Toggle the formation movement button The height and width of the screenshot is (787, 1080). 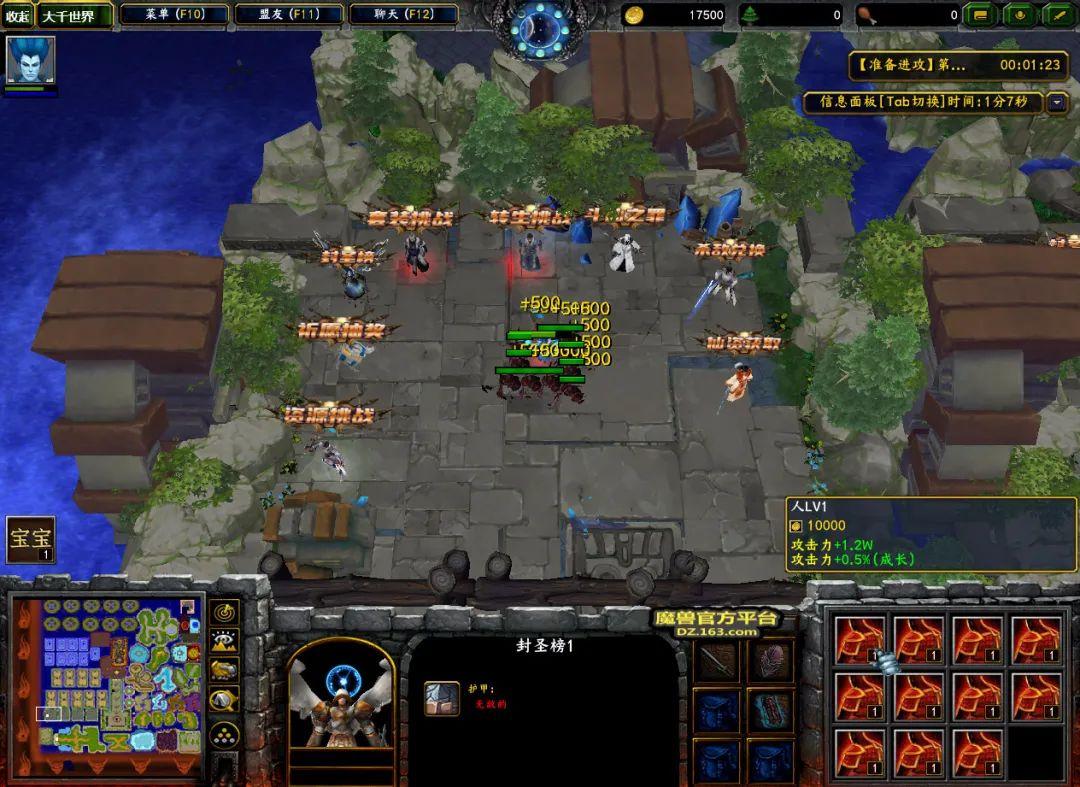[x=226, y=735]
